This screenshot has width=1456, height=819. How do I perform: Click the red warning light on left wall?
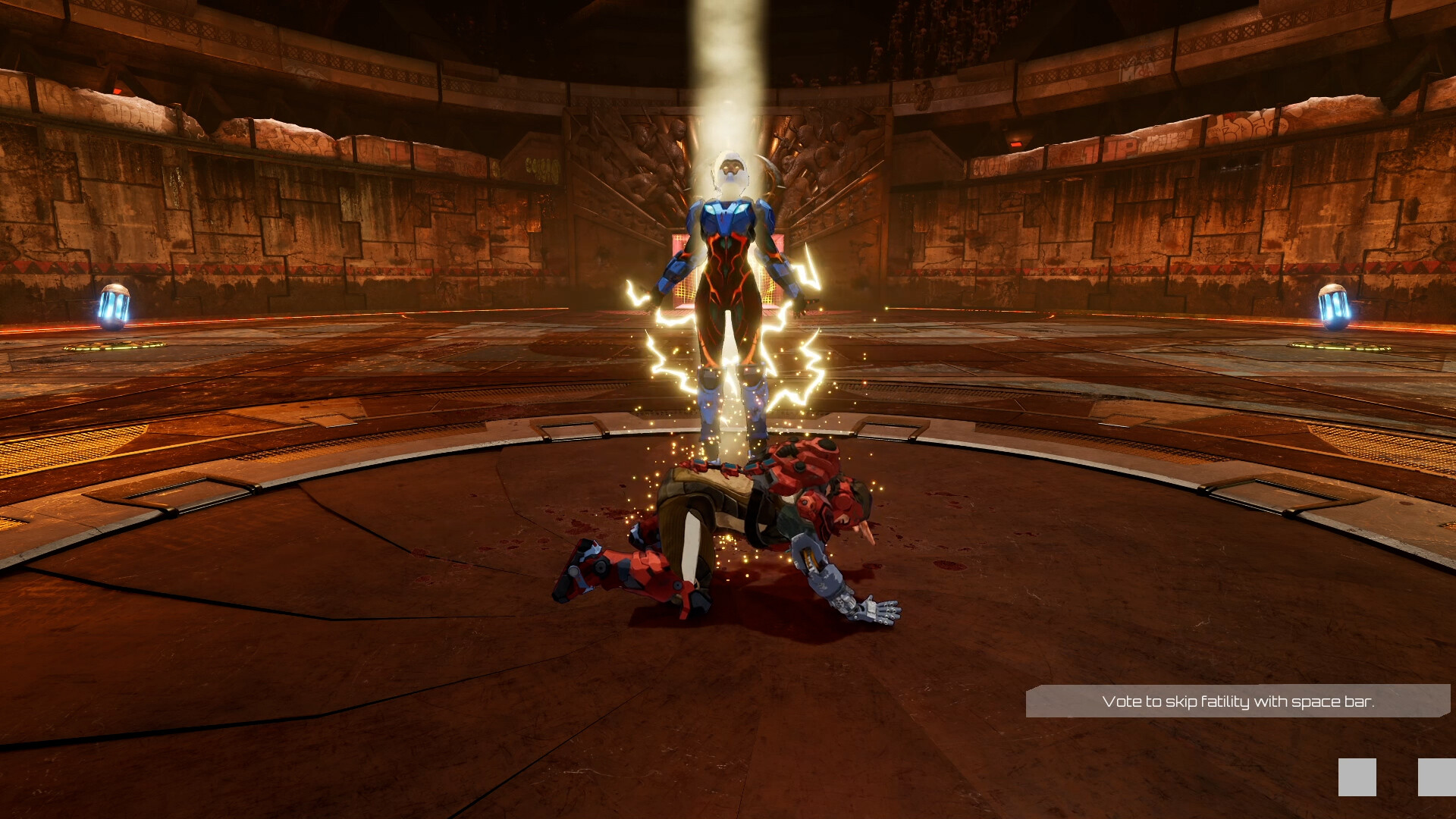117,91
